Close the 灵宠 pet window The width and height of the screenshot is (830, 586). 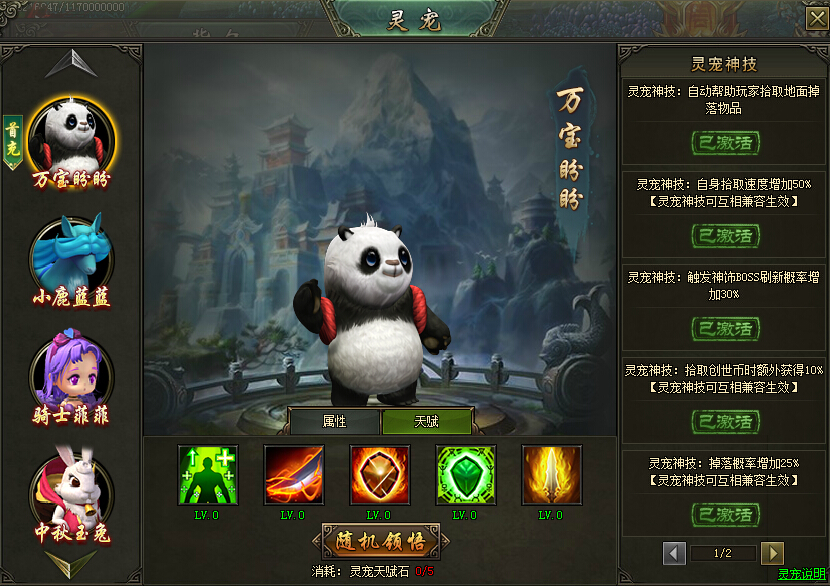click(816, 19)
